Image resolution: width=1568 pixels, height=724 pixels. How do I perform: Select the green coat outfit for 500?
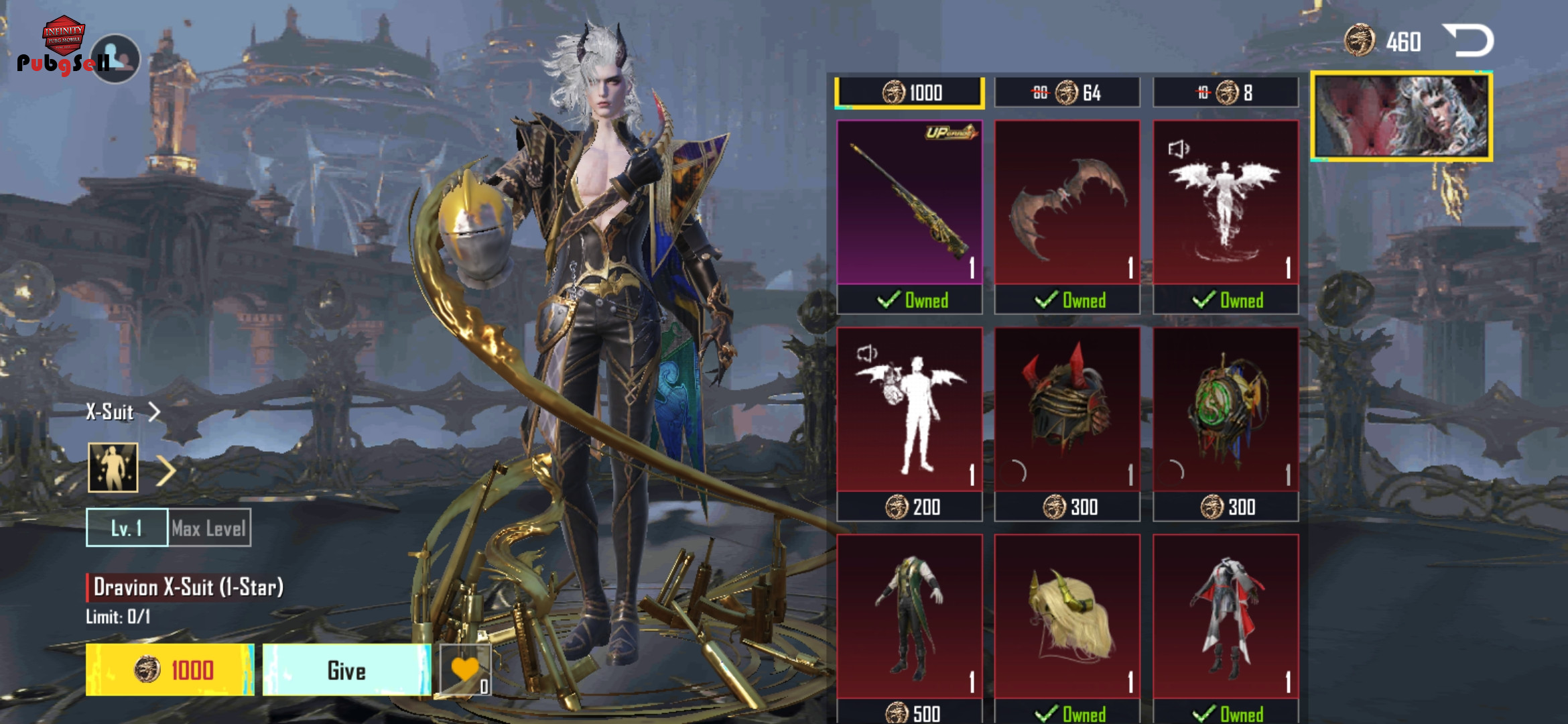pyautogui.click(x=909, y=617)
